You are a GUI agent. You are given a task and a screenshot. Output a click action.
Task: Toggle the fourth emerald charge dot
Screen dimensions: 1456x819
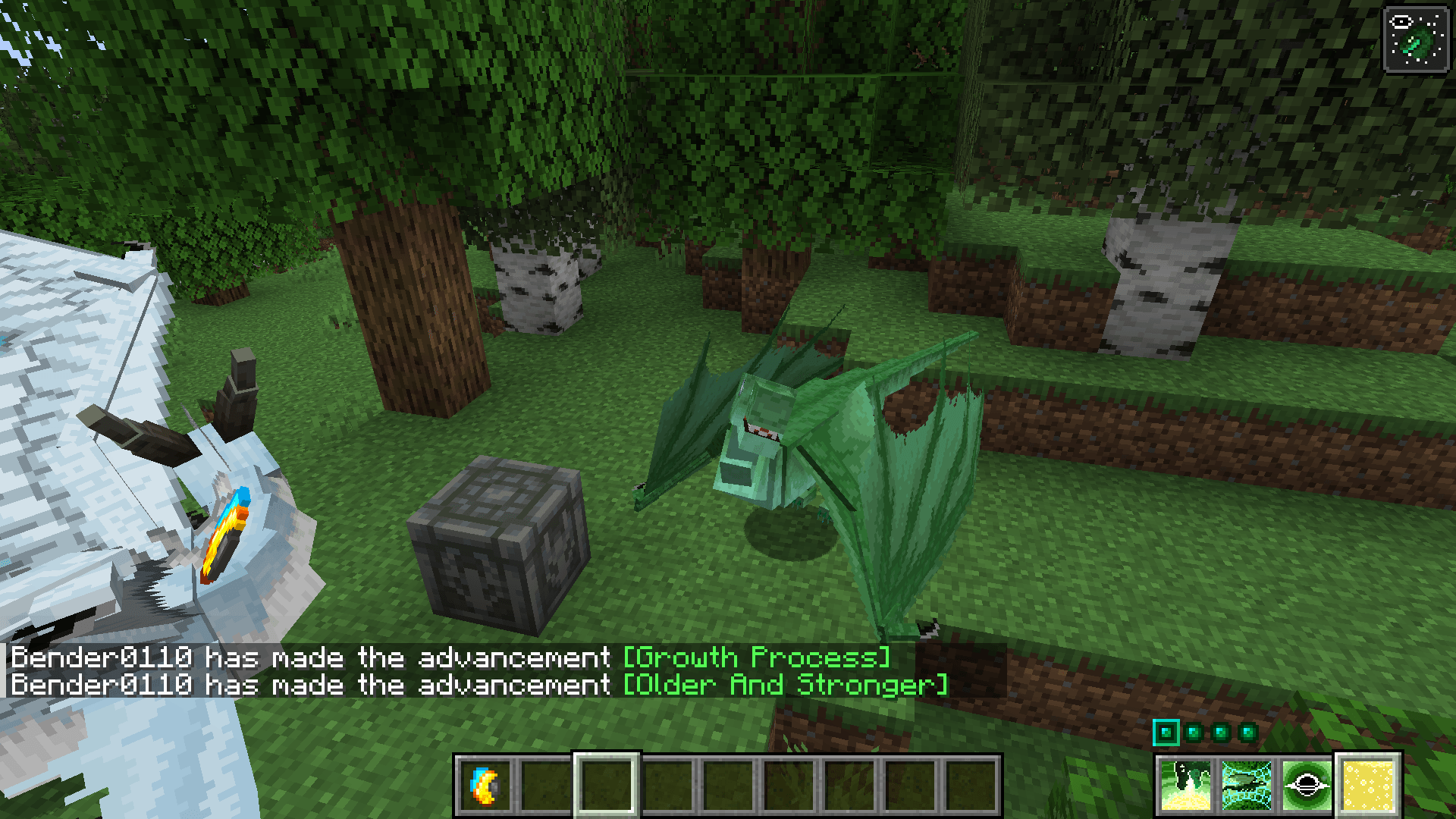(x=1247, y=733)
